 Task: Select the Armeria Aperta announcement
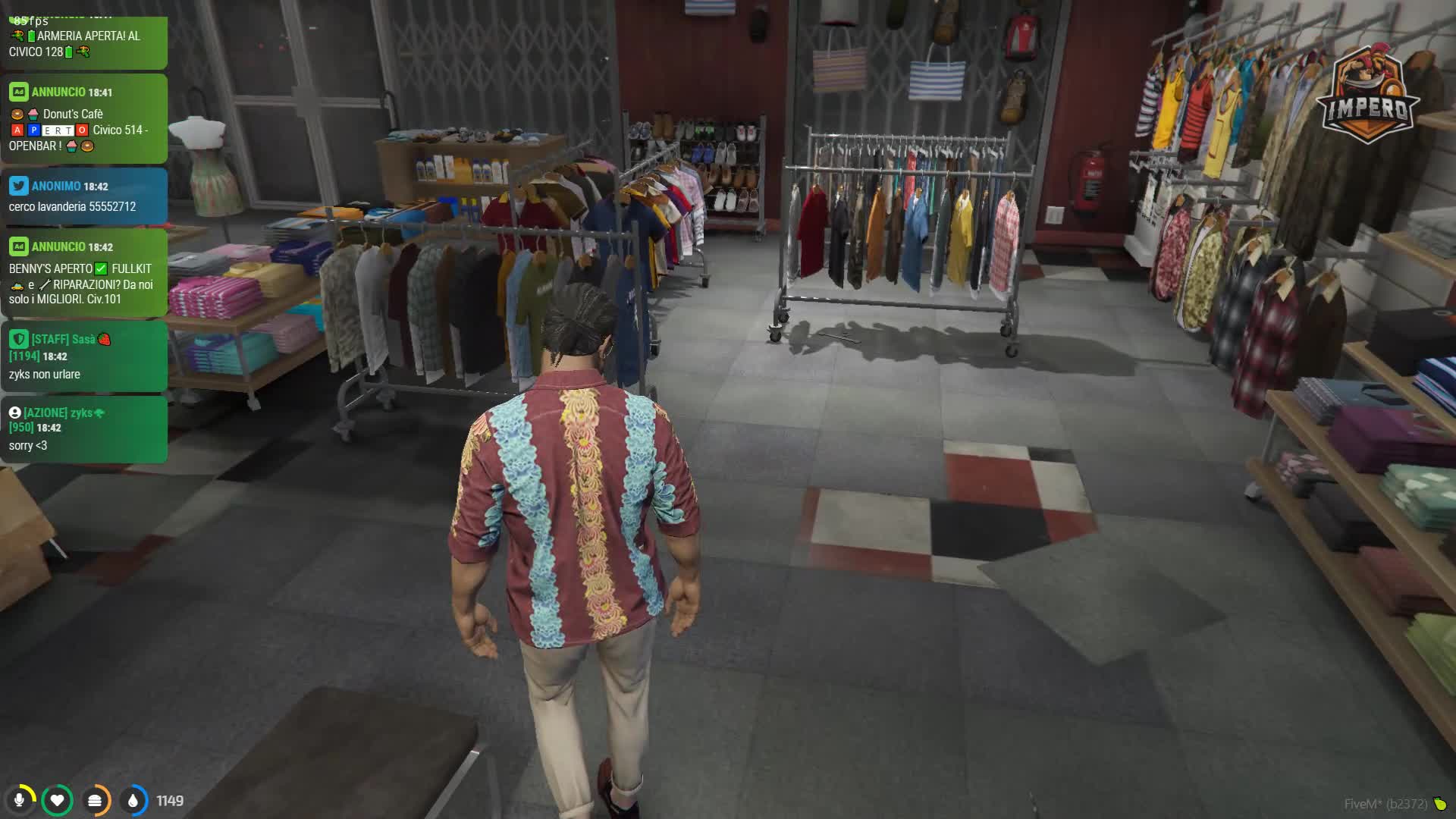click(83, 43)
